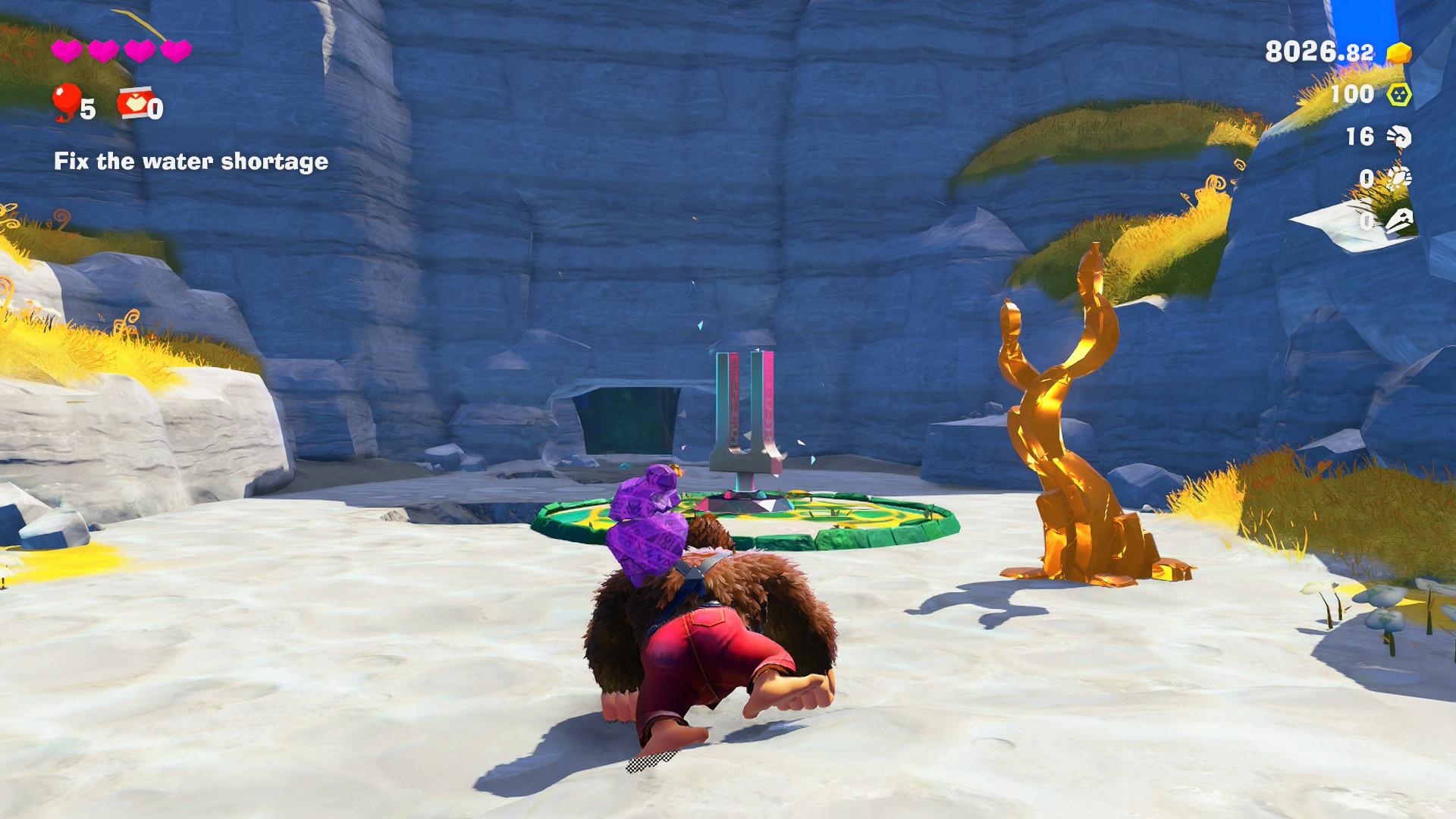Click the beaked skull fossil icon
Viewport: 1456px width, 819px height.
[1398, 221]
